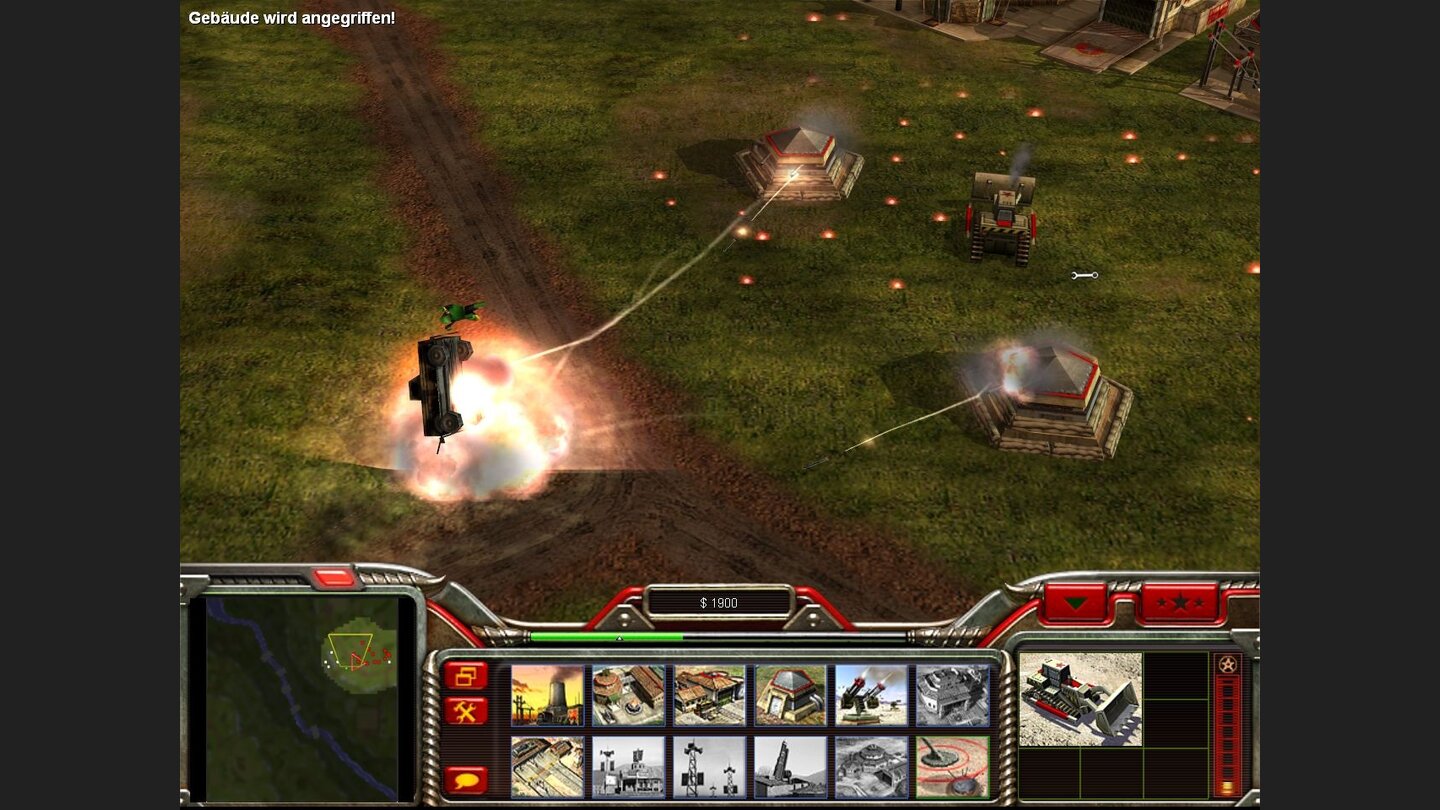The height and width of the screenshot is (810, 1440).
Task: Click the $1900 money display
Action: point(718,603)
